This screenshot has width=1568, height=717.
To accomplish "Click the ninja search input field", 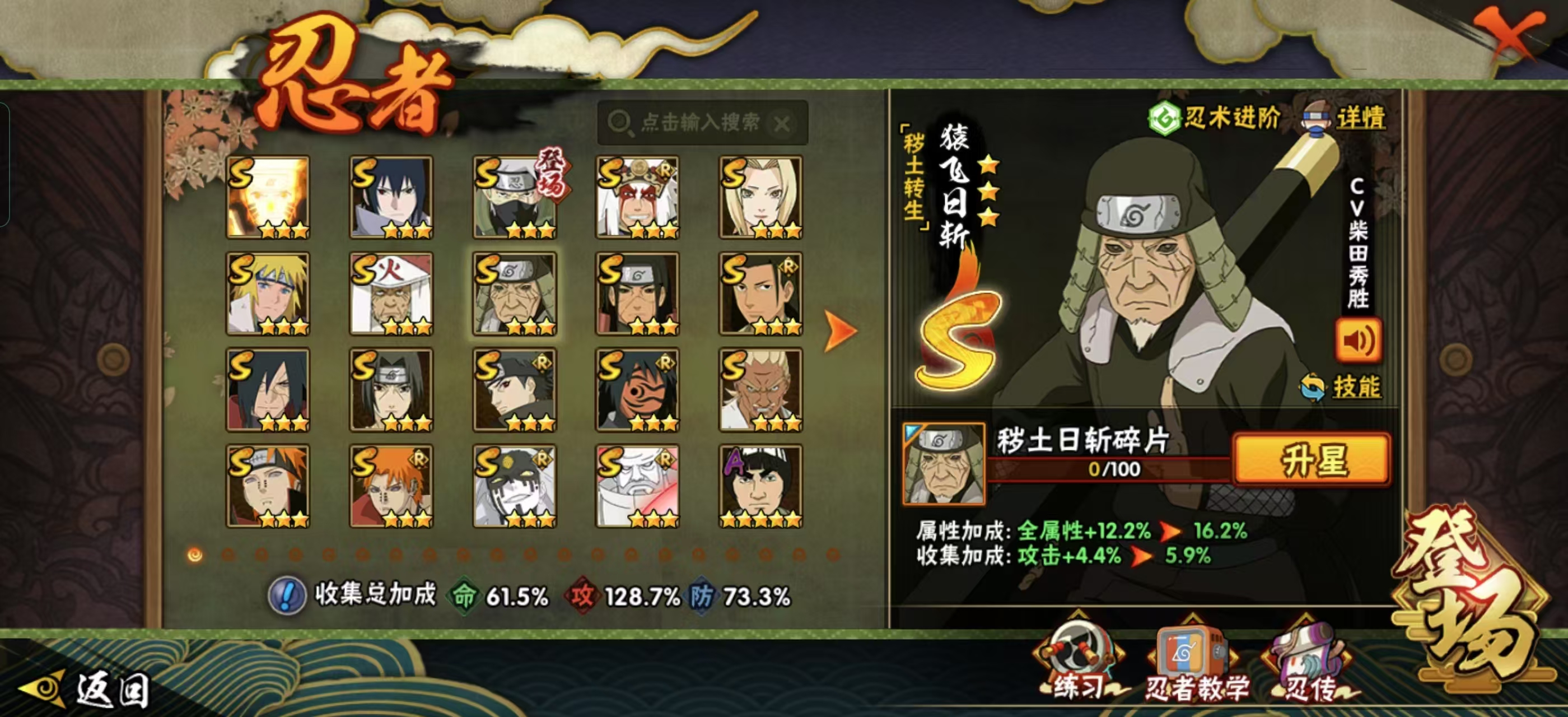I will click(x=700, y=123).
